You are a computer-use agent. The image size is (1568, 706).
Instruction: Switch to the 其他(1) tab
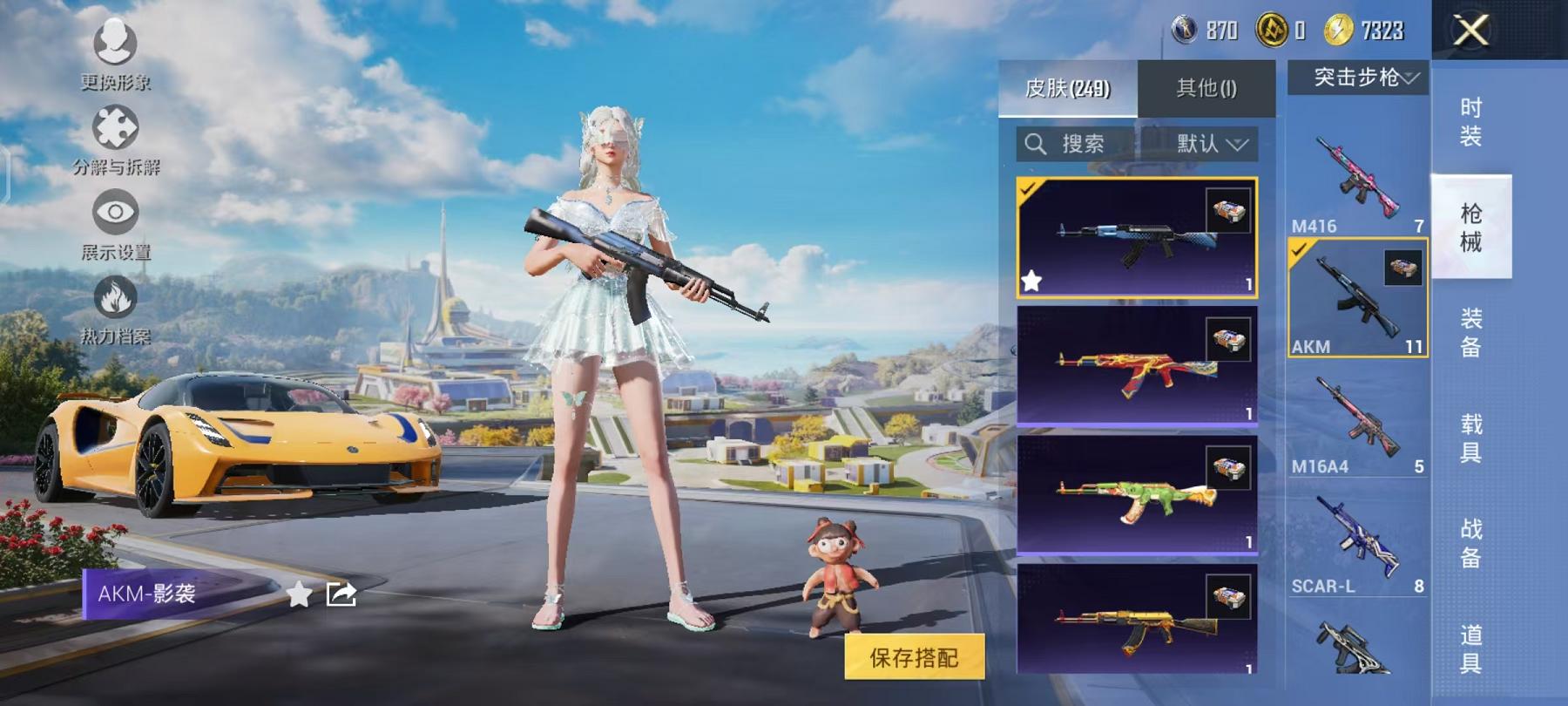(x=1206, y=87)
